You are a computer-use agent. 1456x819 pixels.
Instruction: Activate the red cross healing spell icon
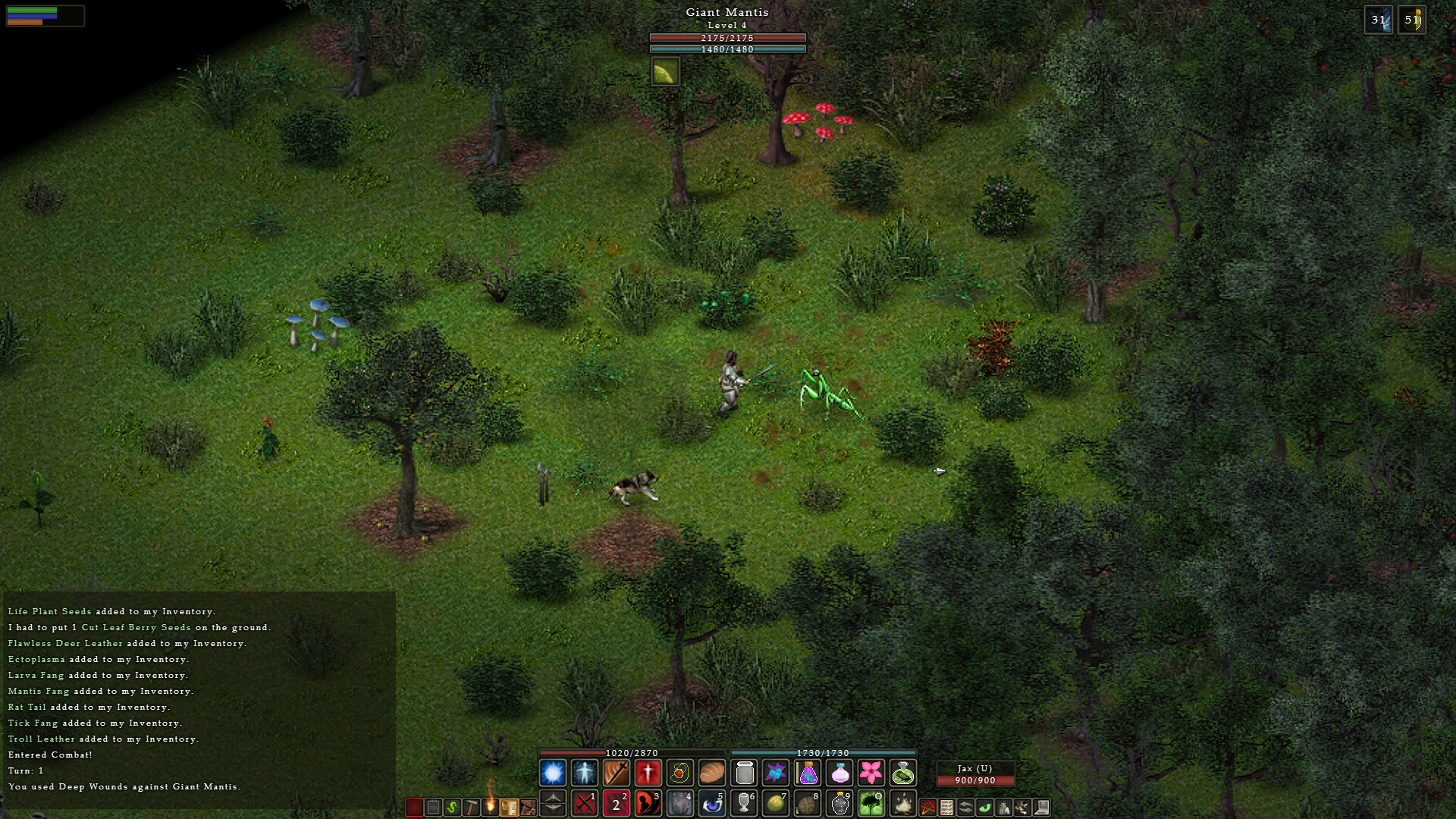pos(649,772)
